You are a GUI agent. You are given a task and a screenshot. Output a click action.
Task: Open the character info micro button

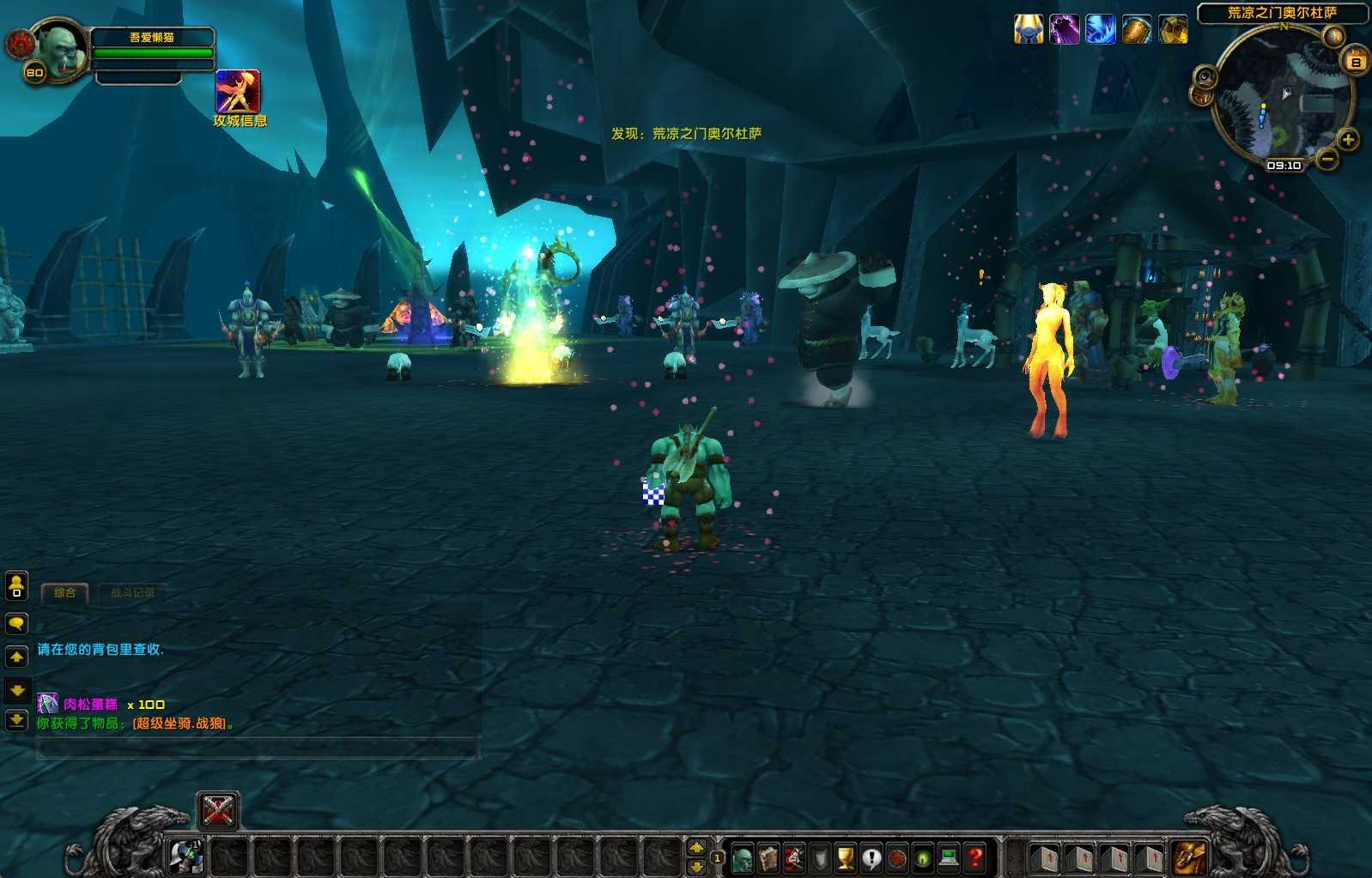(743, 857)
